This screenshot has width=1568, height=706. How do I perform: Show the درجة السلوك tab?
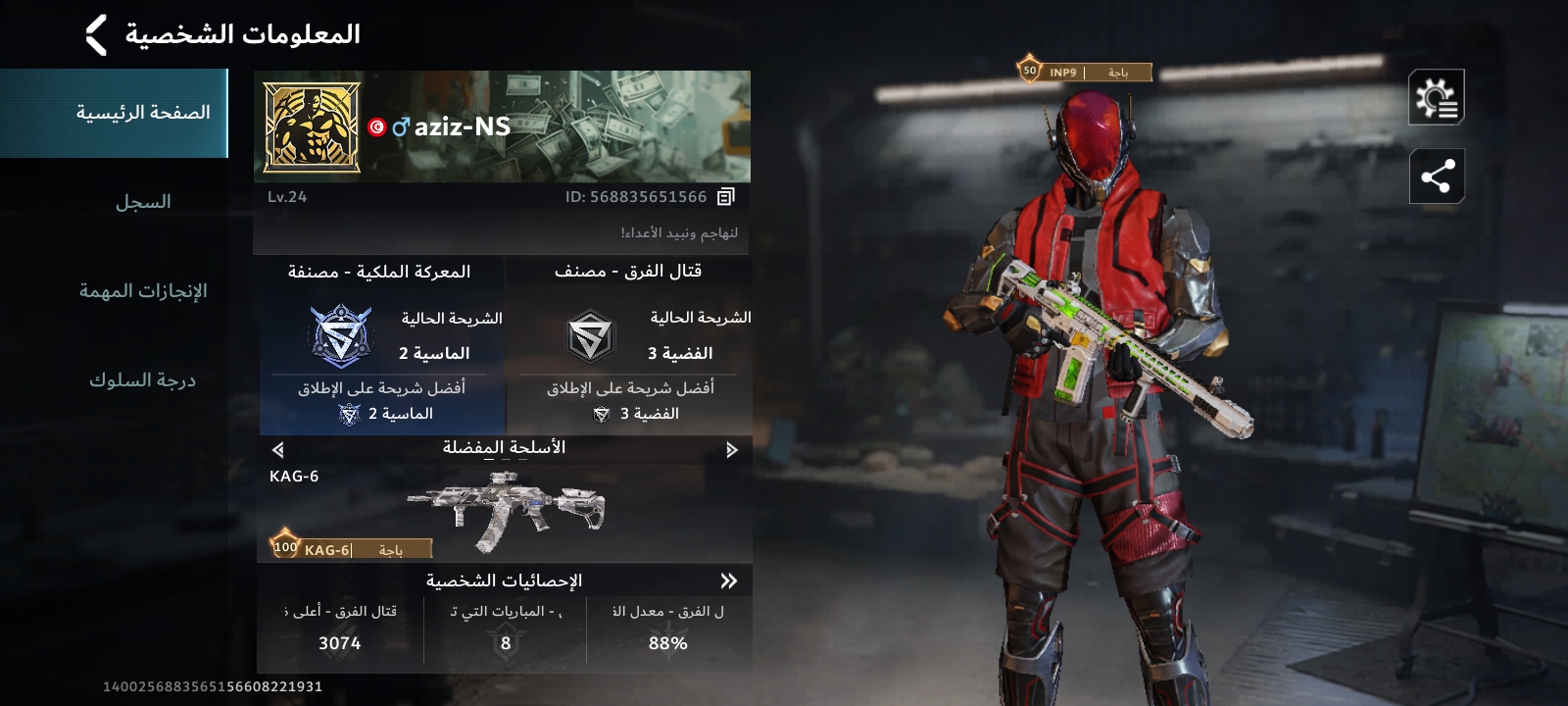coord(143,380)
